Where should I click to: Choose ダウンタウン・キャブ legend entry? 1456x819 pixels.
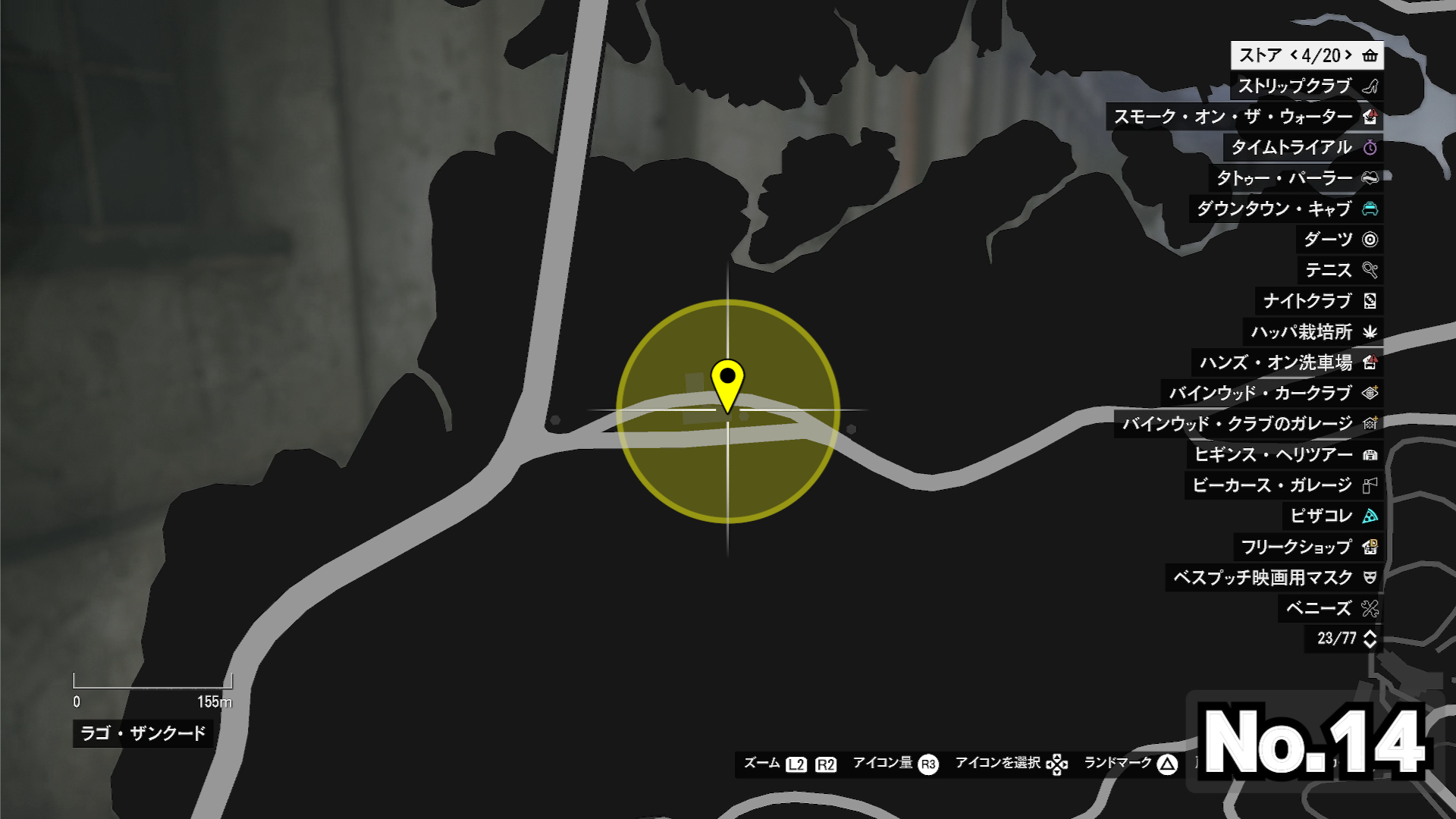point(1285,209)
